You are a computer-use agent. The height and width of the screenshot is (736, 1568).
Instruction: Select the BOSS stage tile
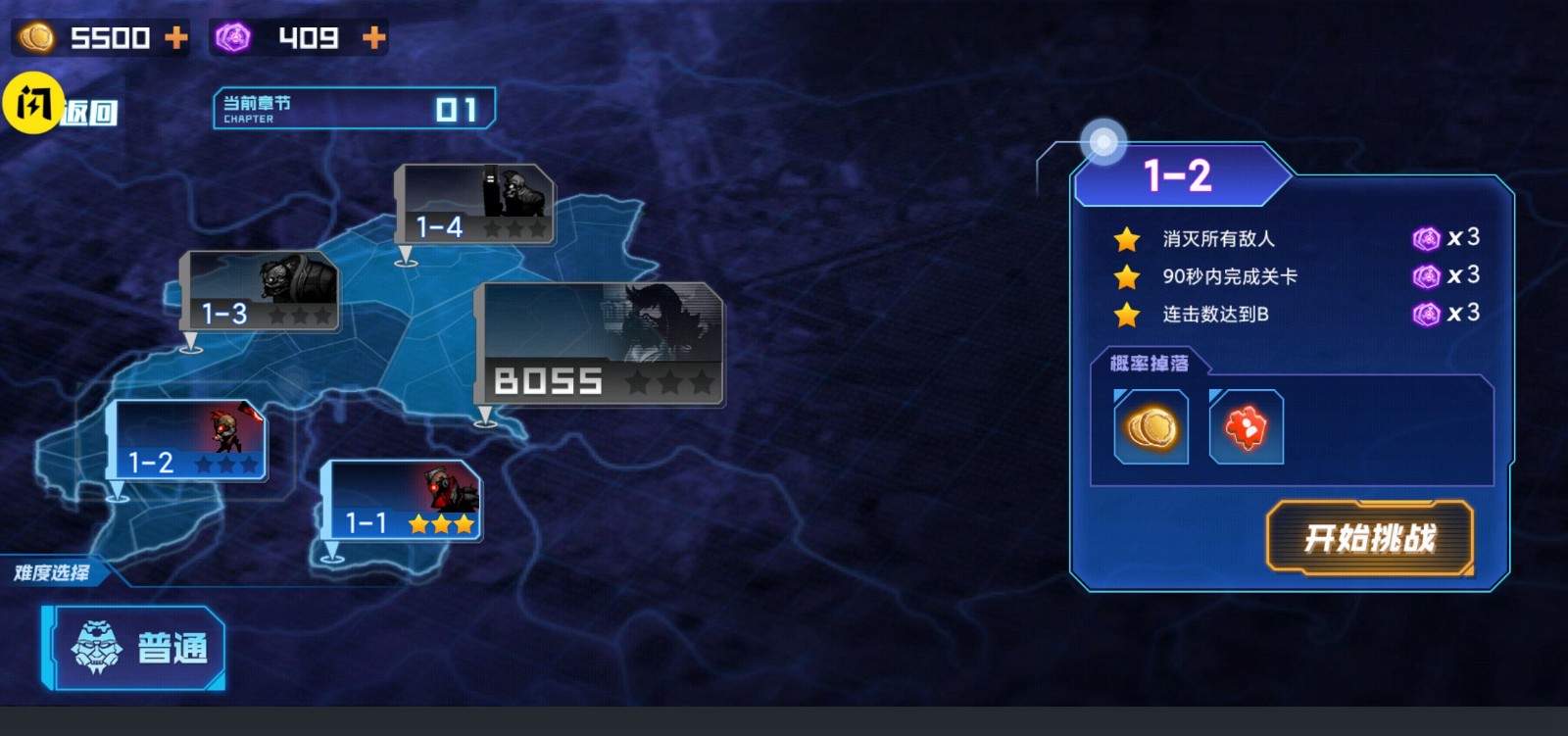point(600,344)
